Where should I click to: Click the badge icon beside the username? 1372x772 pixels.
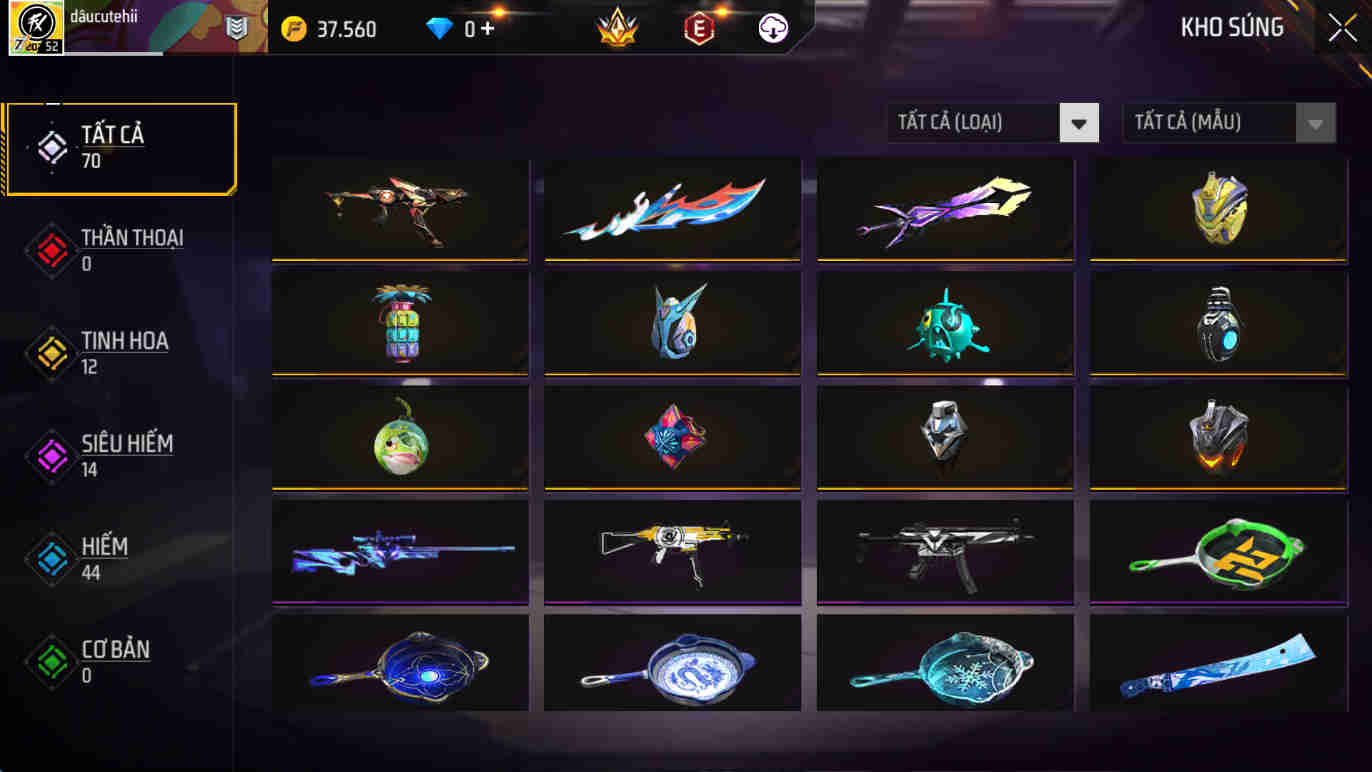pyautogui.click(x=237, y=29)
